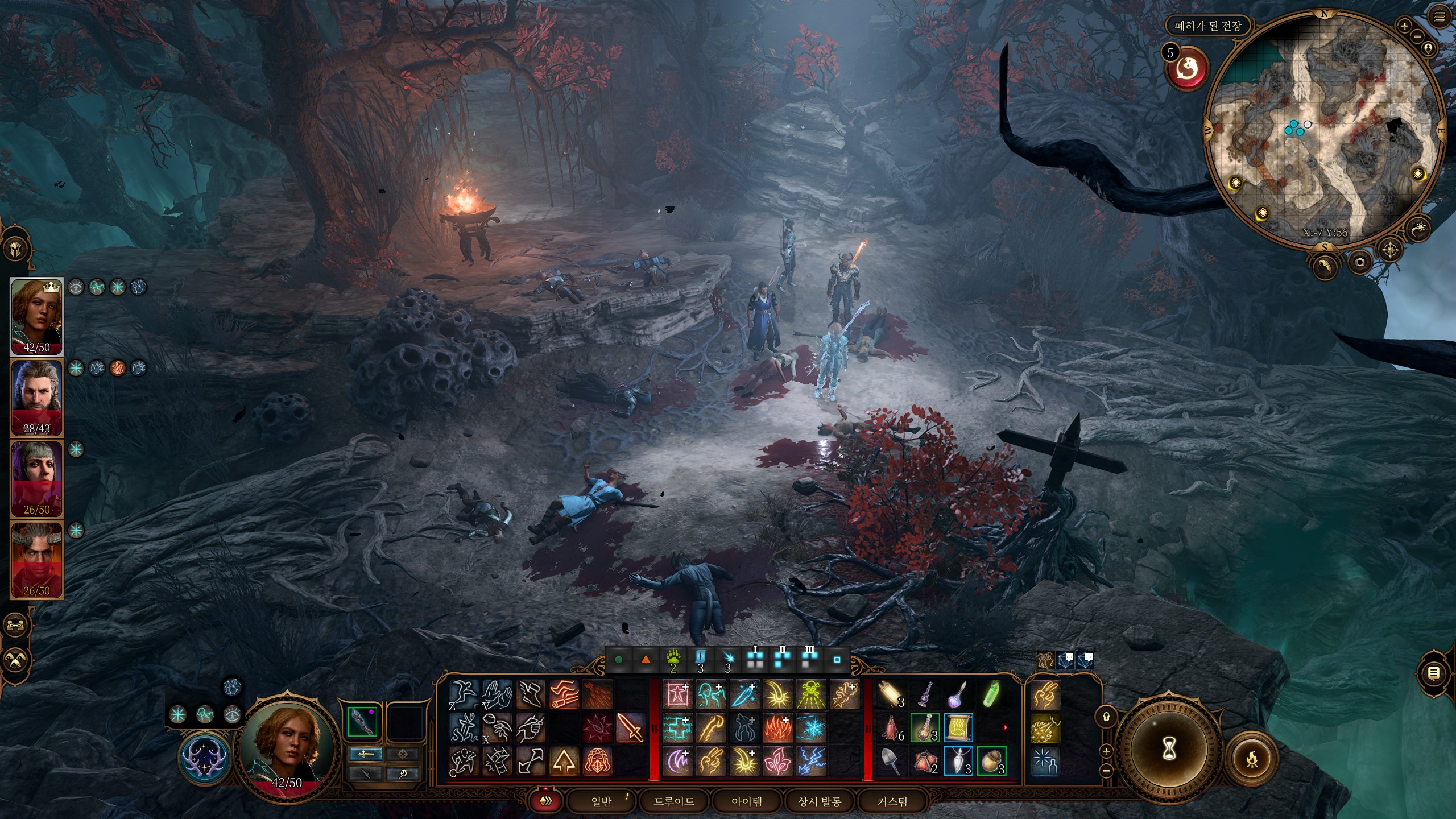
Task: Select the bearded companion portrait with 28/43 HP
Action: (x=36, y=397)
